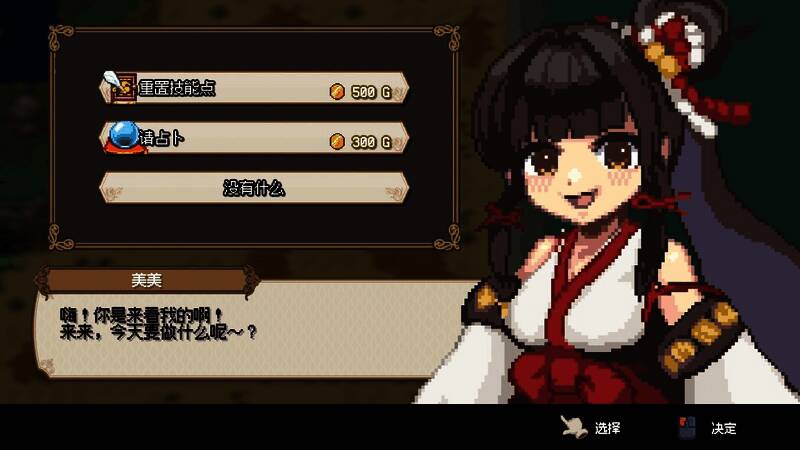Image resolution: width=800 pixels, height=450 pixels.
Task: Select the 请占卜 fortune-telling option
Action: coord(254,139)
